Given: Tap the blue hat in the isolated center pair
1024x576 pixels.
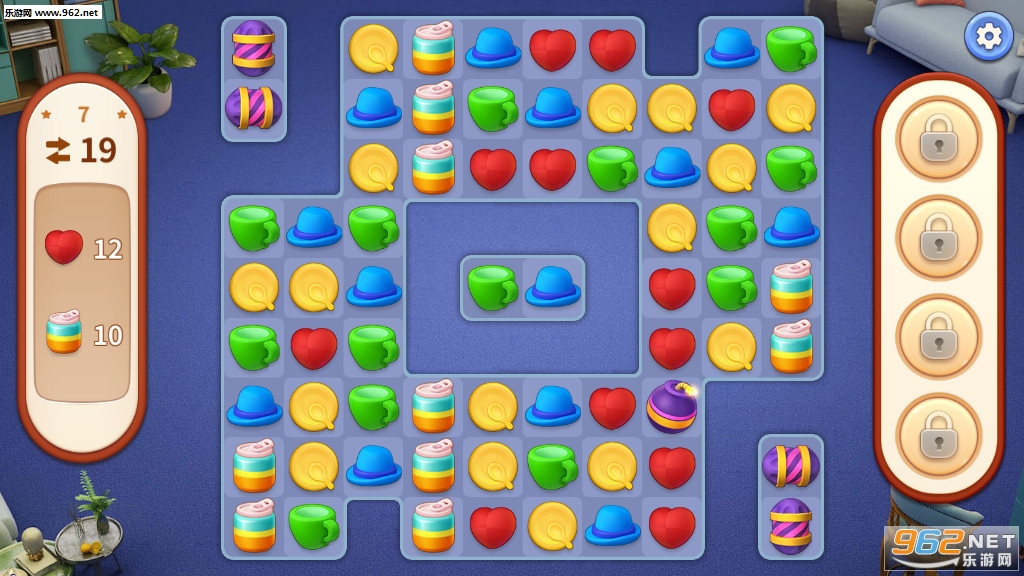Looking at the screenshot, I should pos(553,287).
